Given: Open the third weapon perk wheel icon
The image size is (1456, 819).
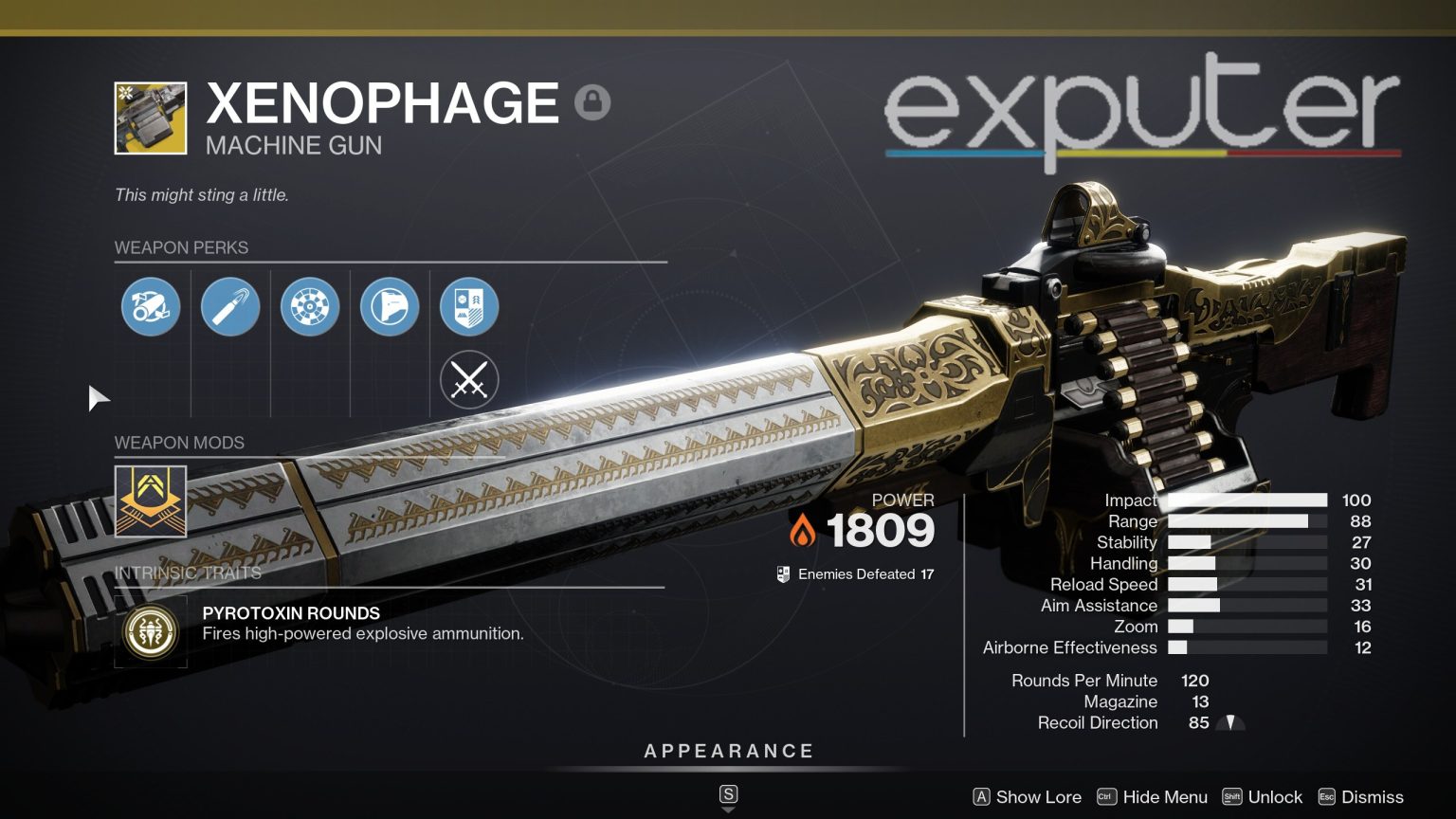Looking at the screenshot, I should click(310, 306).
